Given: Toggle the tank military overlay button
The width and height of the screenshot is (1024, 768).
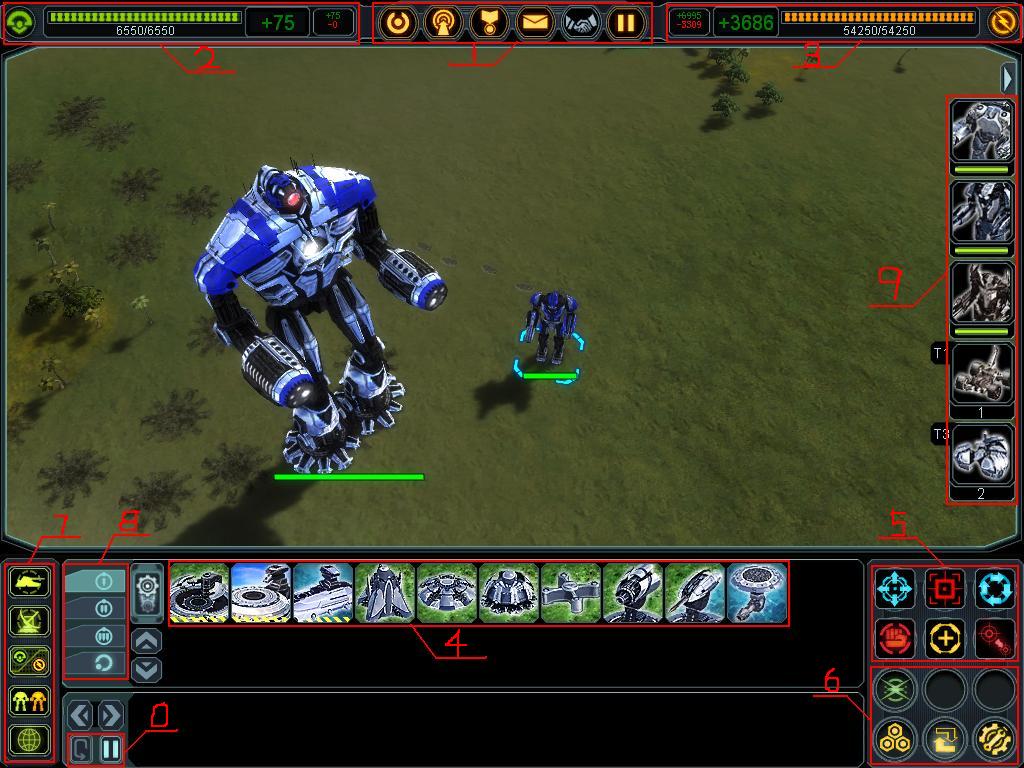Looking at the screenshot, I should 29,583.
